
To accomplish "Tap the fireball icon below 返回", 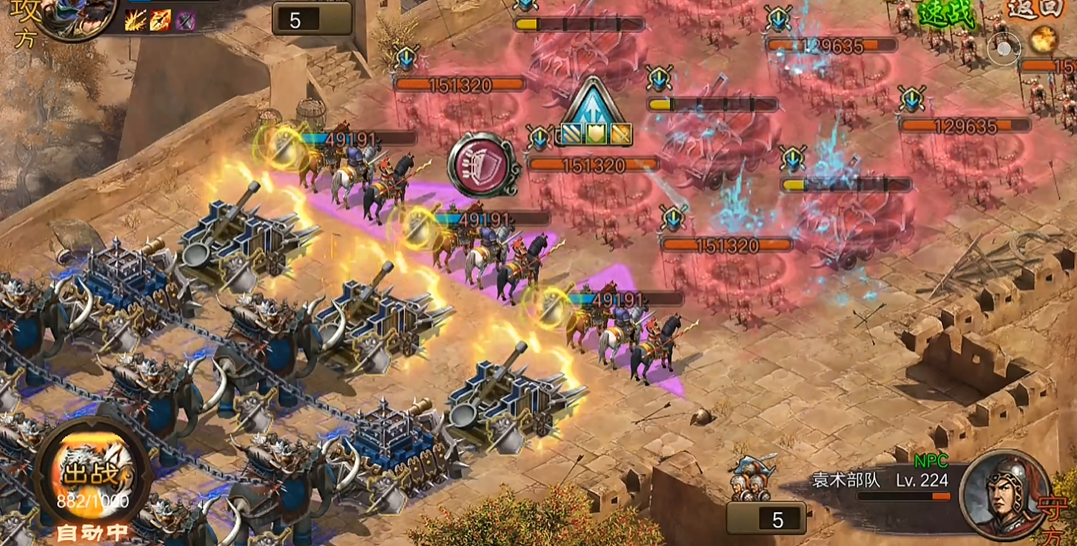I will pyautogui.click(x=1044, y=40).
